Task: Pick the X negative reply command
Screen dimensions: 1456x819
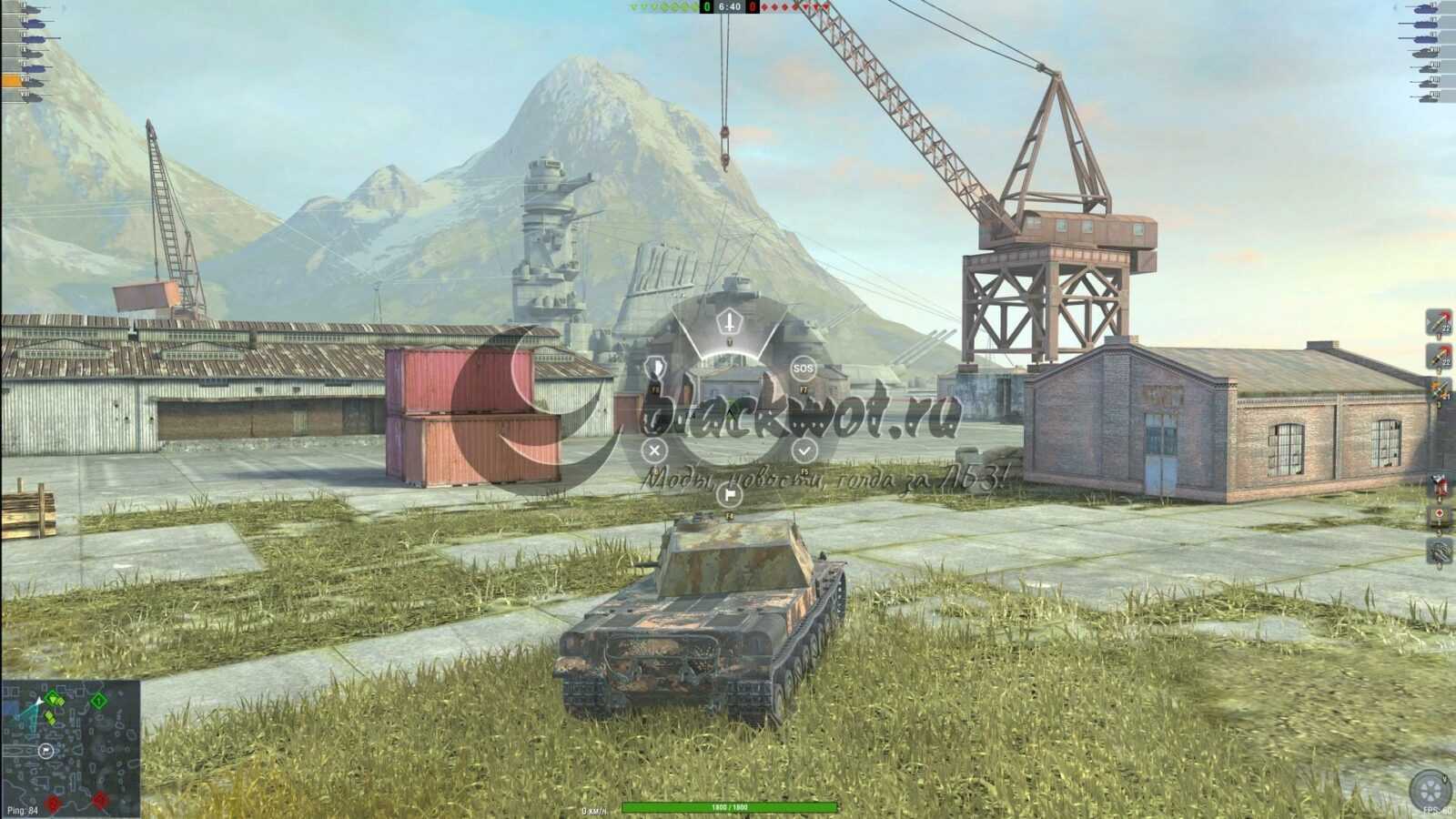Action: (x=653, y=450)
